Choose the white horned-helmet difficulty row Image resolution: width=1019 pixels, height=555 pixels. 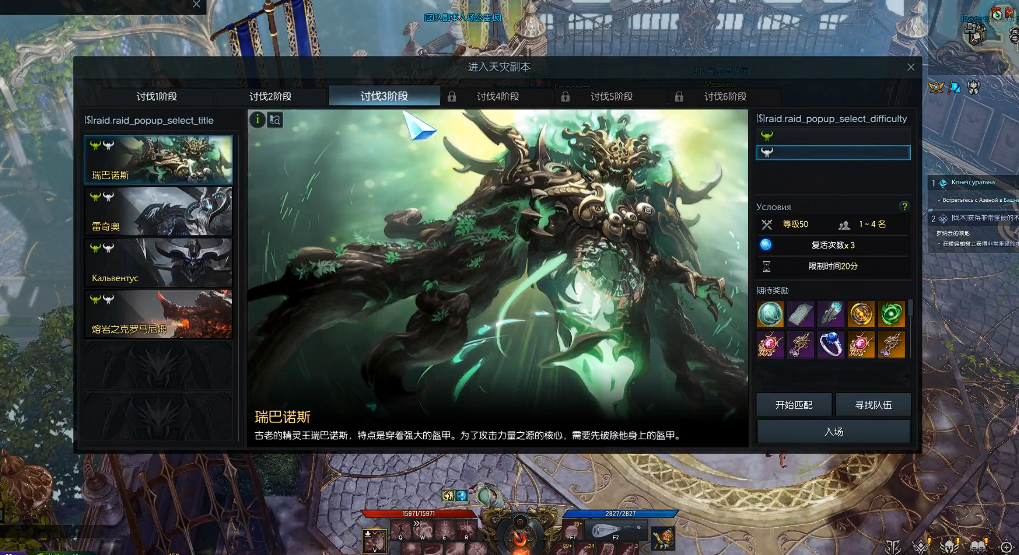[x=833, y=153]
